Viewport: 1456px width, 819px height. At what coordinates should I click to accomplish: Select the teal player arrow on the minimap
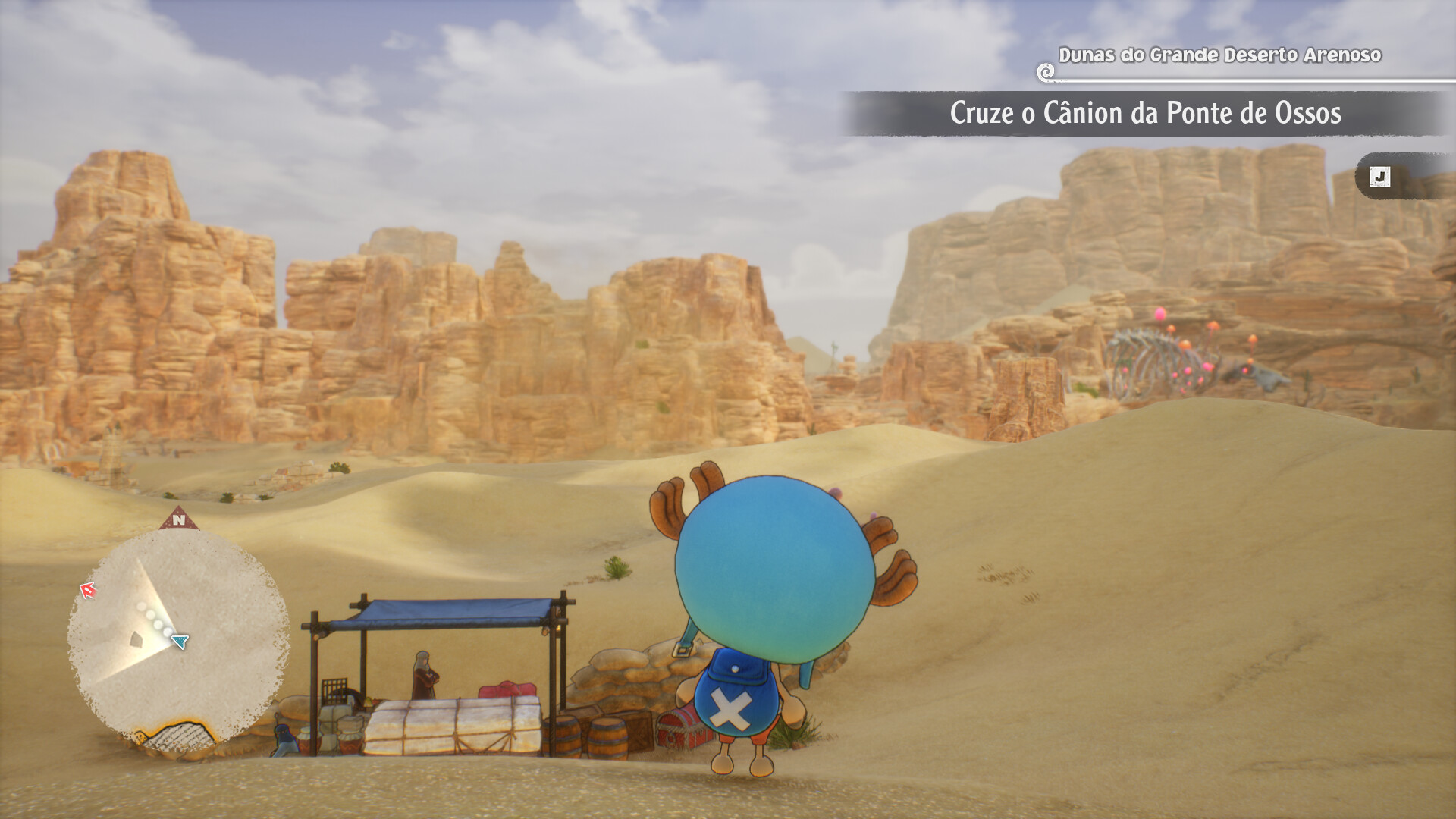click(180, 642)
